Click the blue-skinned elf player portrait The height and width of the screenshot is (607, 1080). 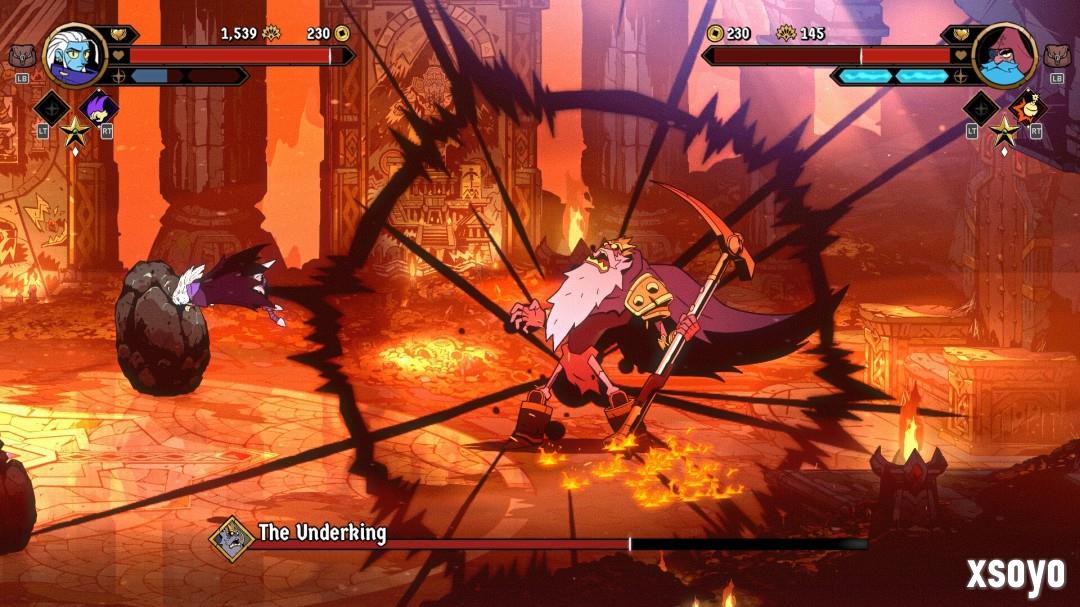(74, 55)
